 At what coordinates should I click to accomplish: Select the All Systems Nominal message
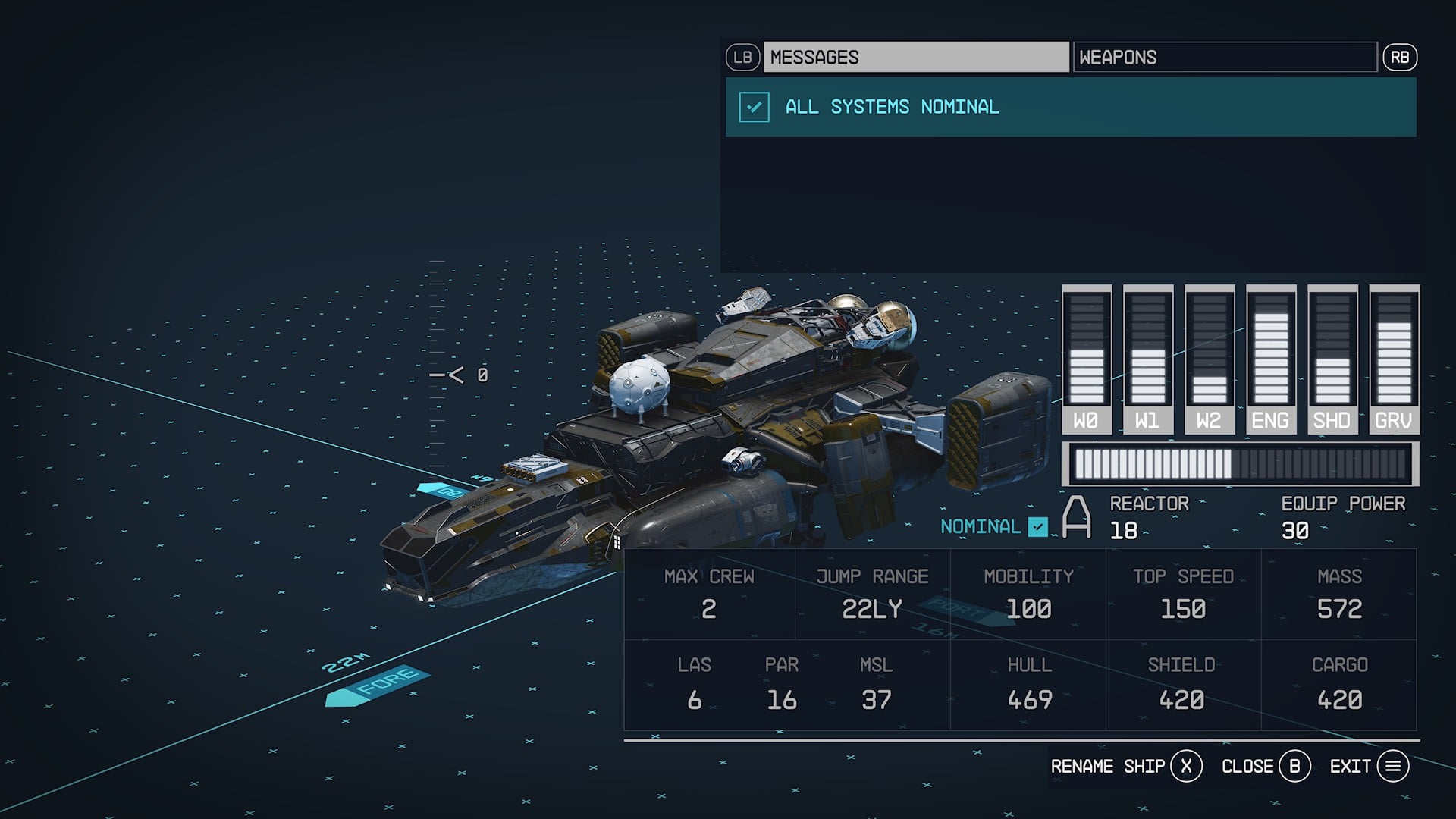pos(1070,107)
